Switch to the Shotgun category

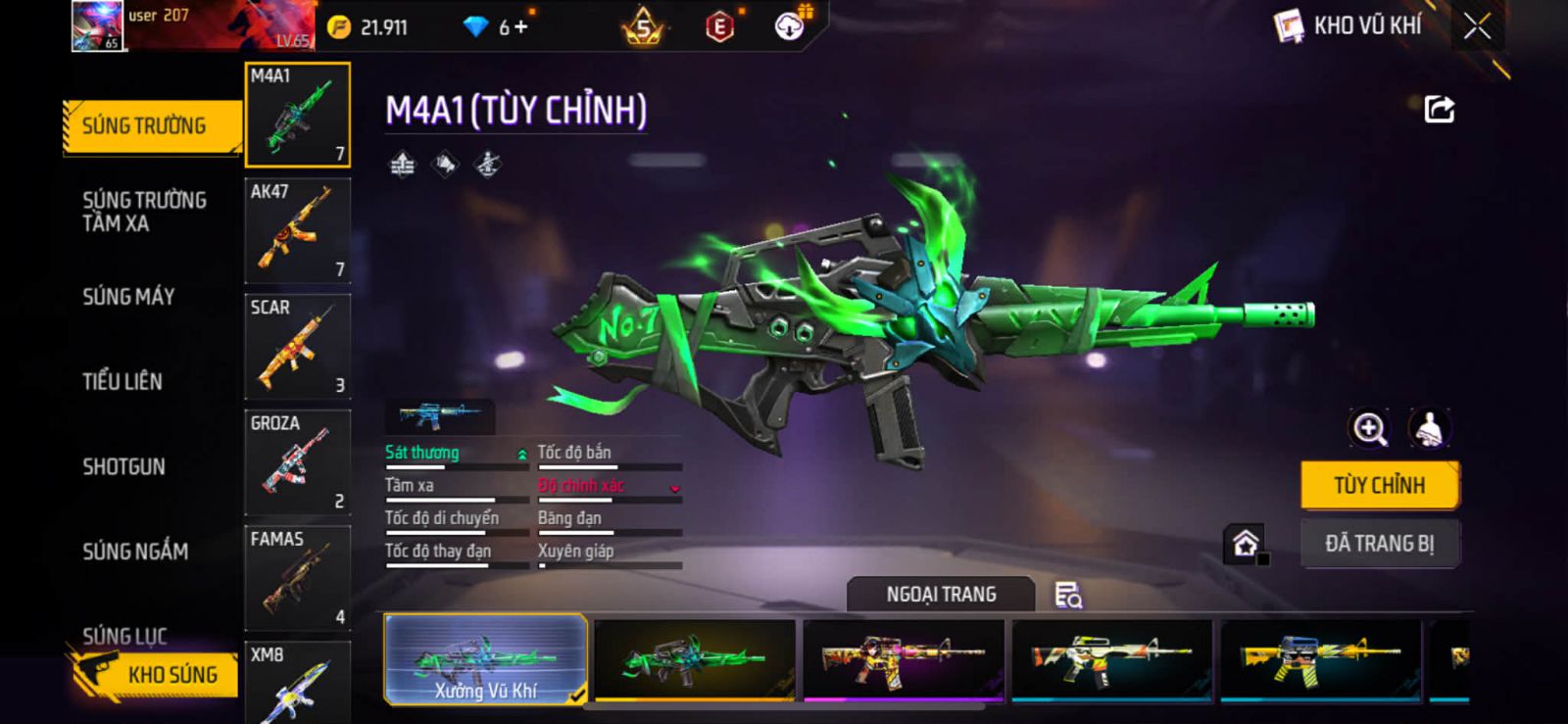coord(123,466)
